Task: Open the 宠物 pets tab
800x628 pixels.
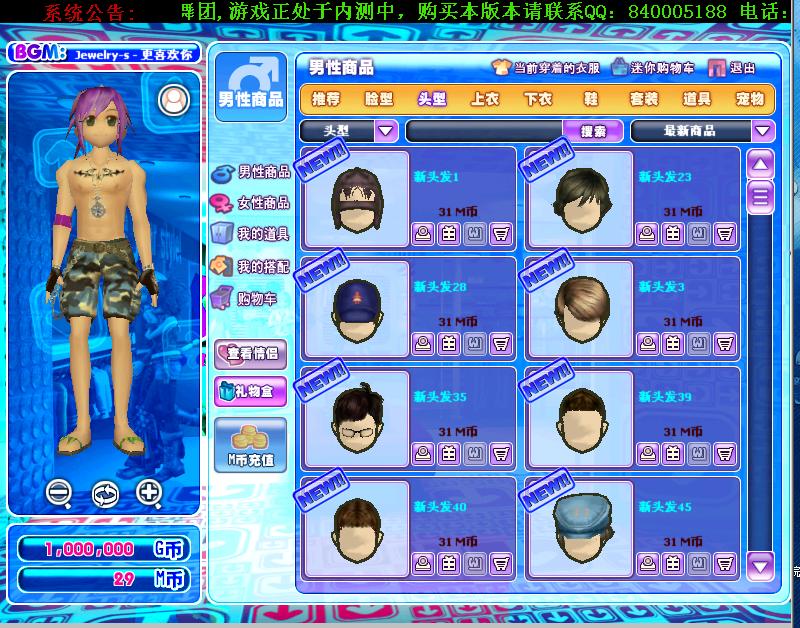Action: click(x=750, y=99)
